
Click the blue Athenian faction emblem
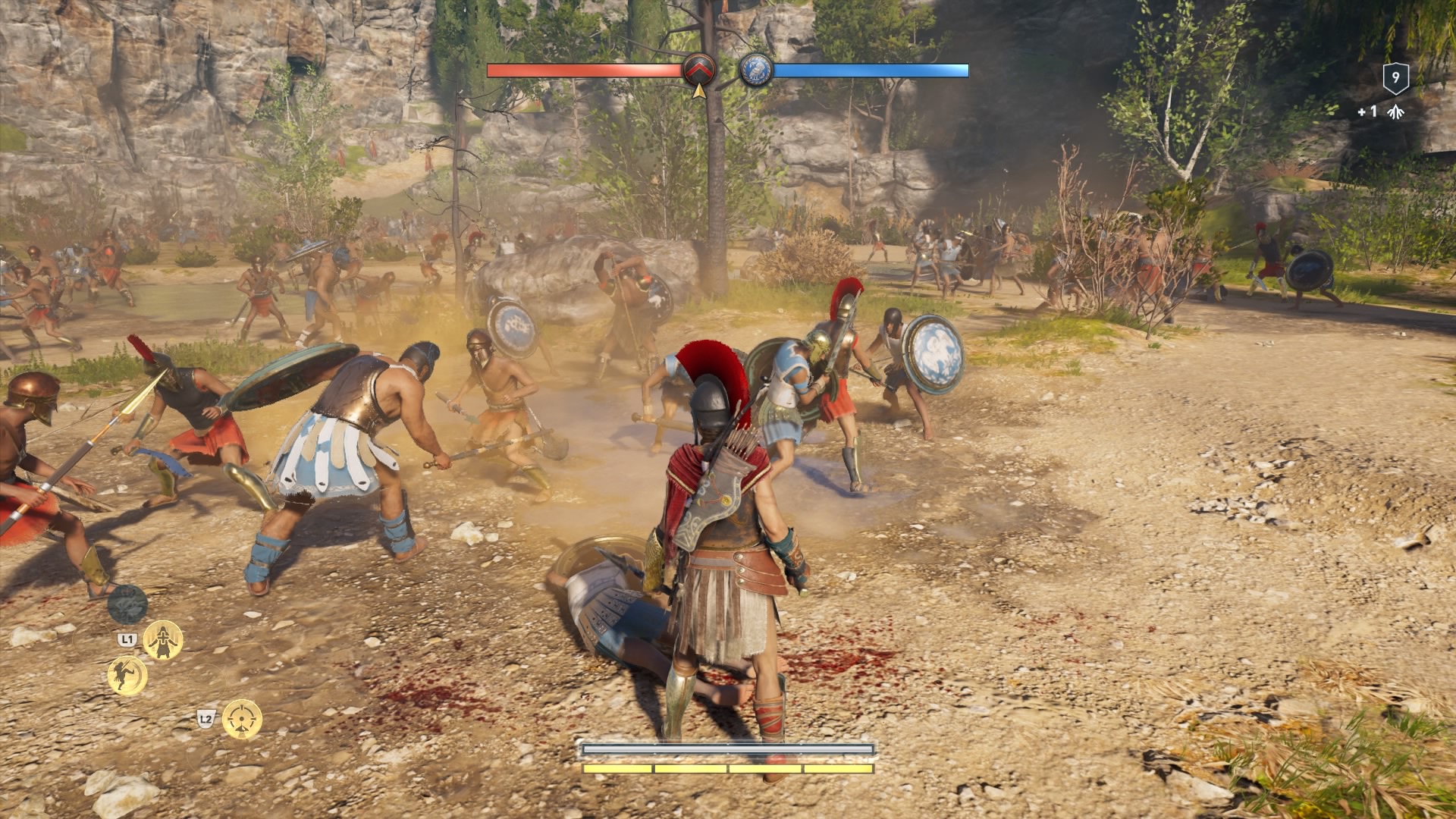pos(756,70)
